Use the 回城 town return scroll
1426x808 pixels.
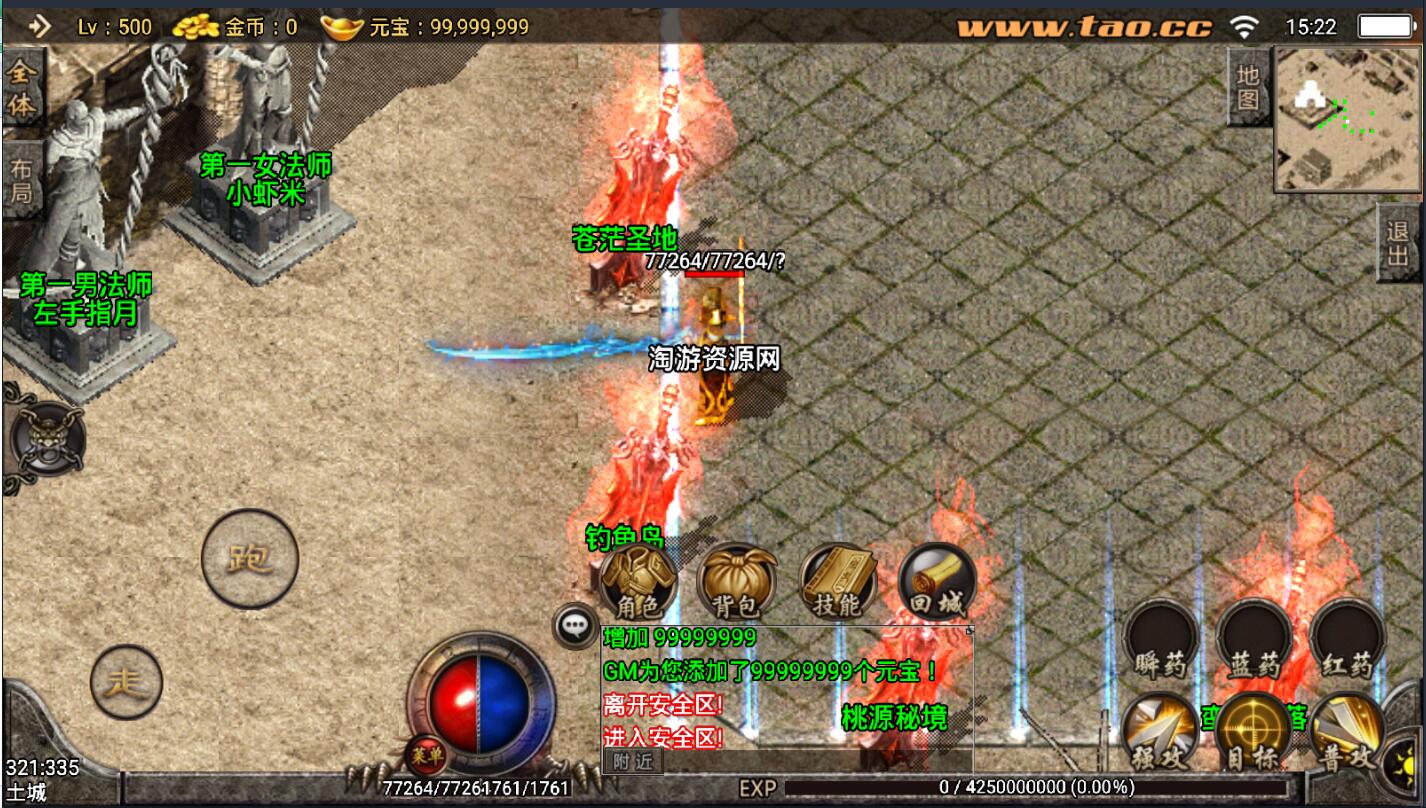pyautogui.click(x=937, y=583)
